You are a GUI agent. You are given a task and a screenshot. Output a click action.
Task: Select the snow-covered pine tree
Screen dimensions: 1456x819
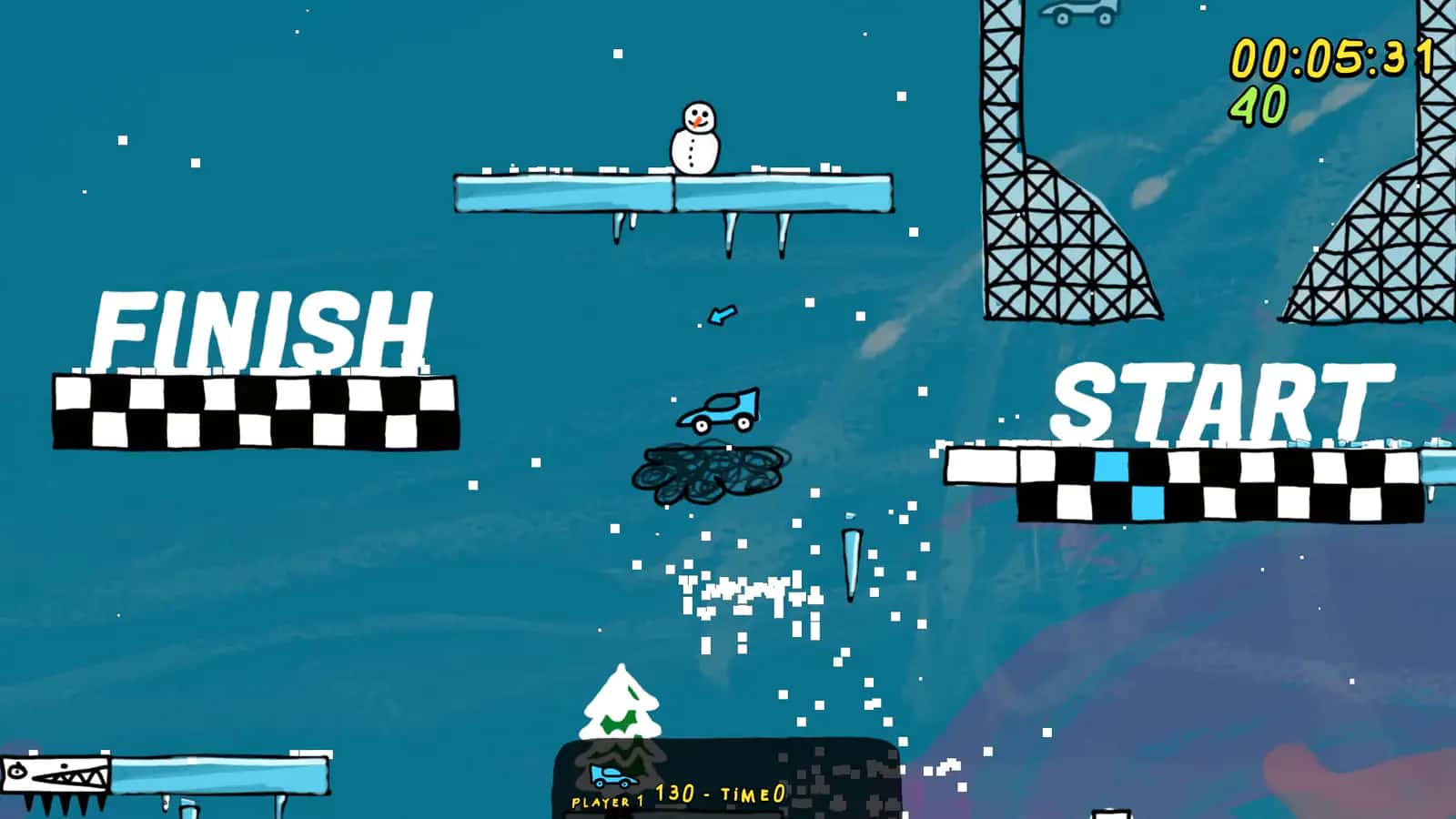pos(622,705)
